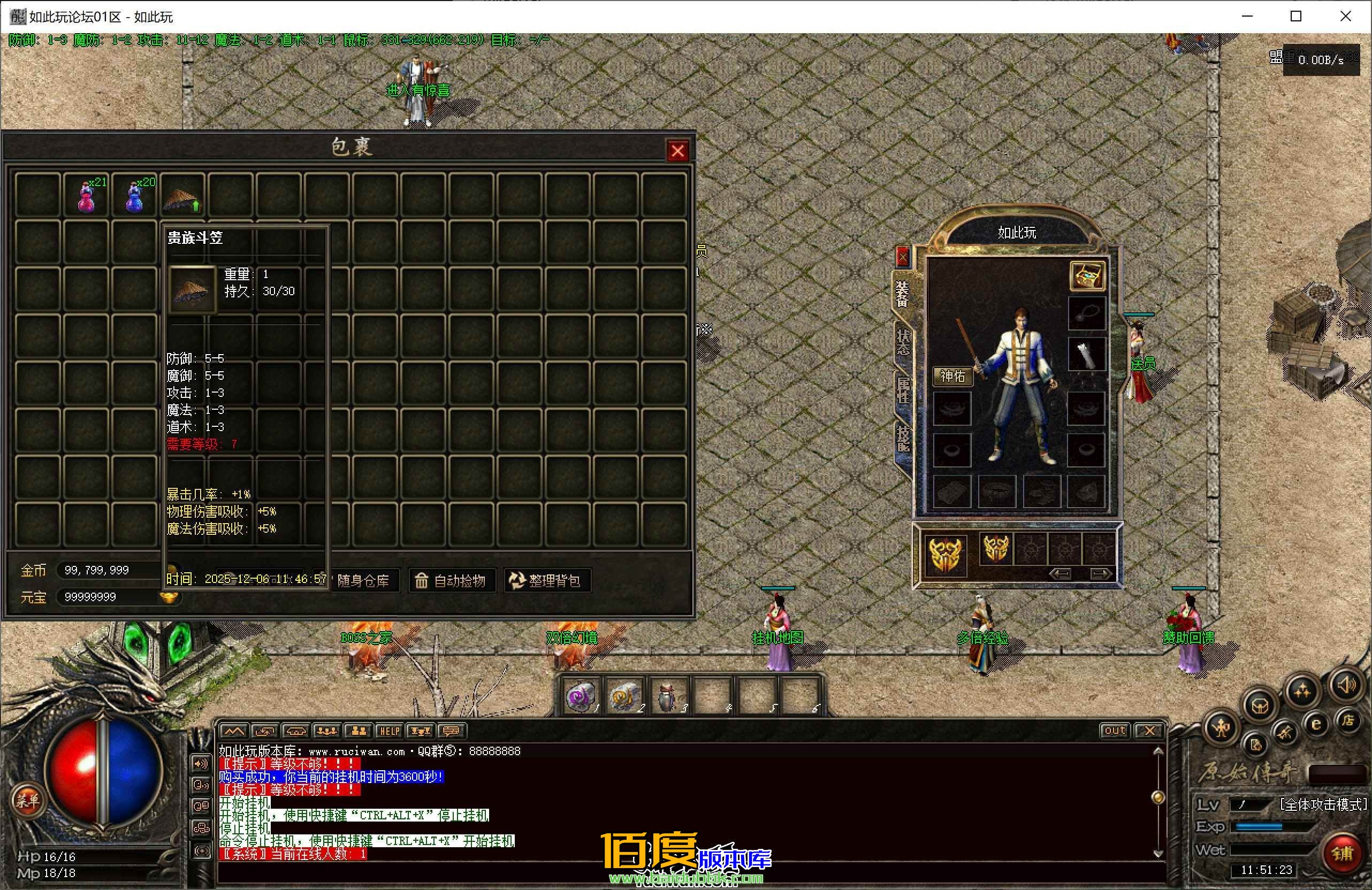Open the 菜单 menu button by the orb

(x=27, y=800)
